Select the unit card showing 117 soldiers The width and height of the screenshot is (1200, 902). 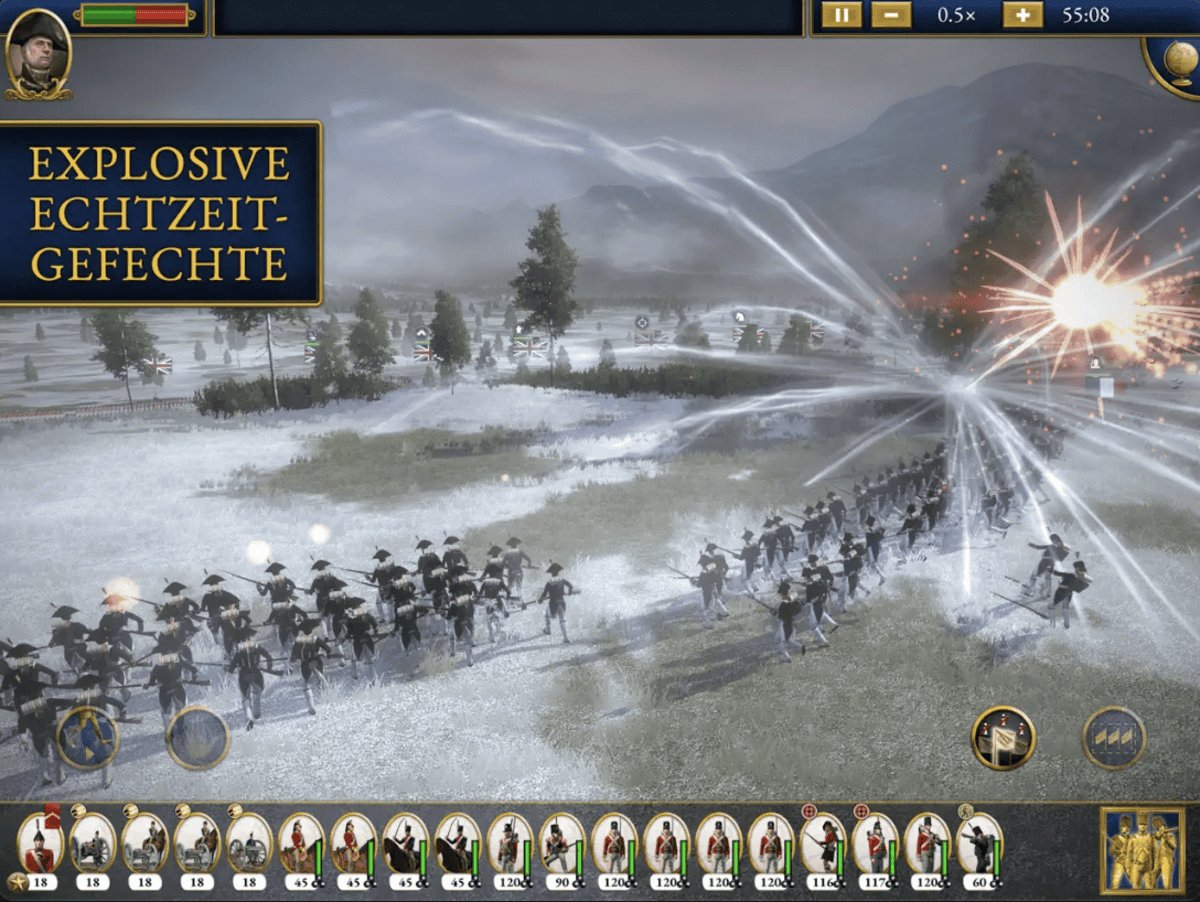point(874,846)
